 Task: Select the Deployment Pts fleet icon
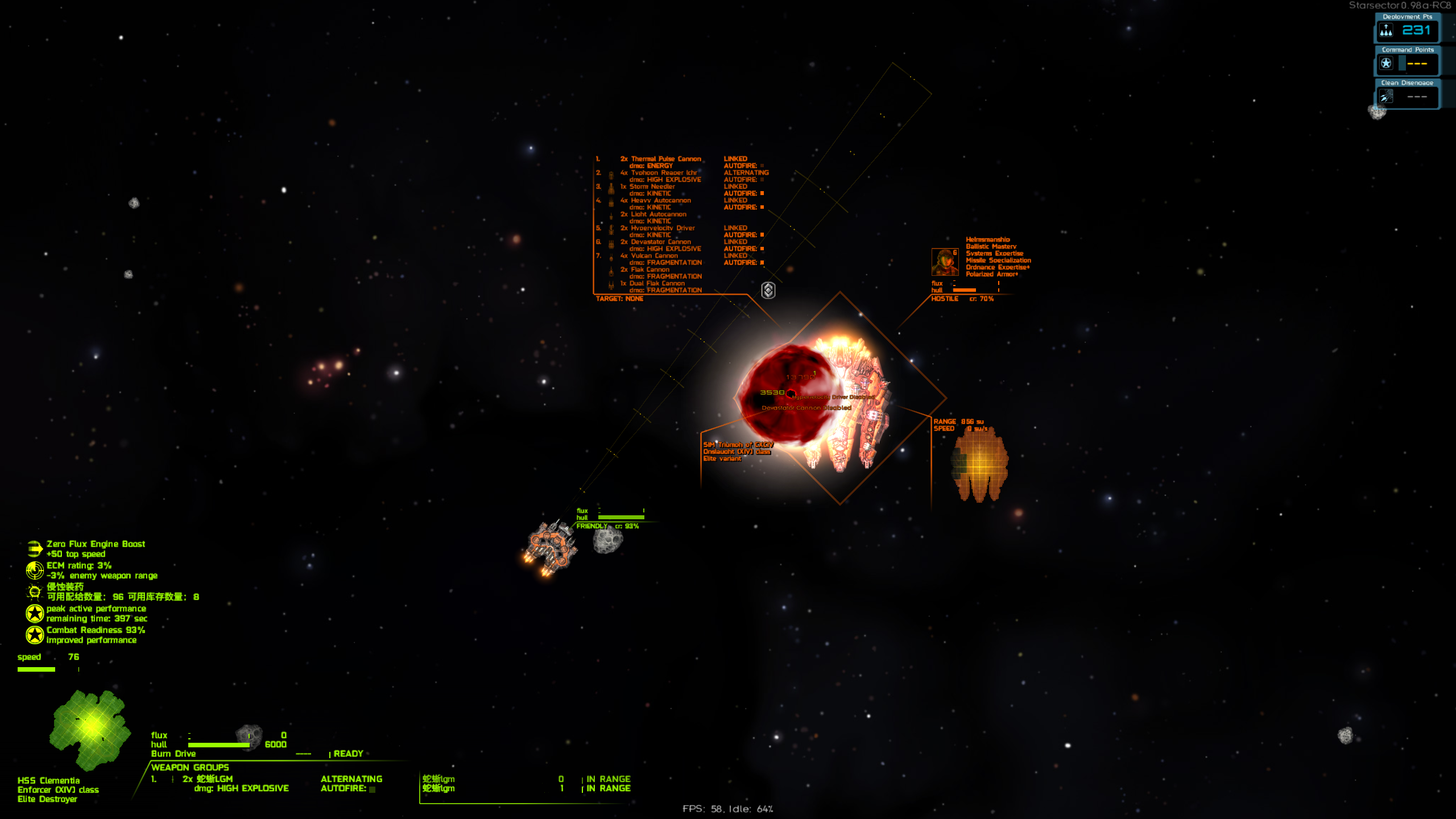pyautogui.click(x=1386, y=31)
